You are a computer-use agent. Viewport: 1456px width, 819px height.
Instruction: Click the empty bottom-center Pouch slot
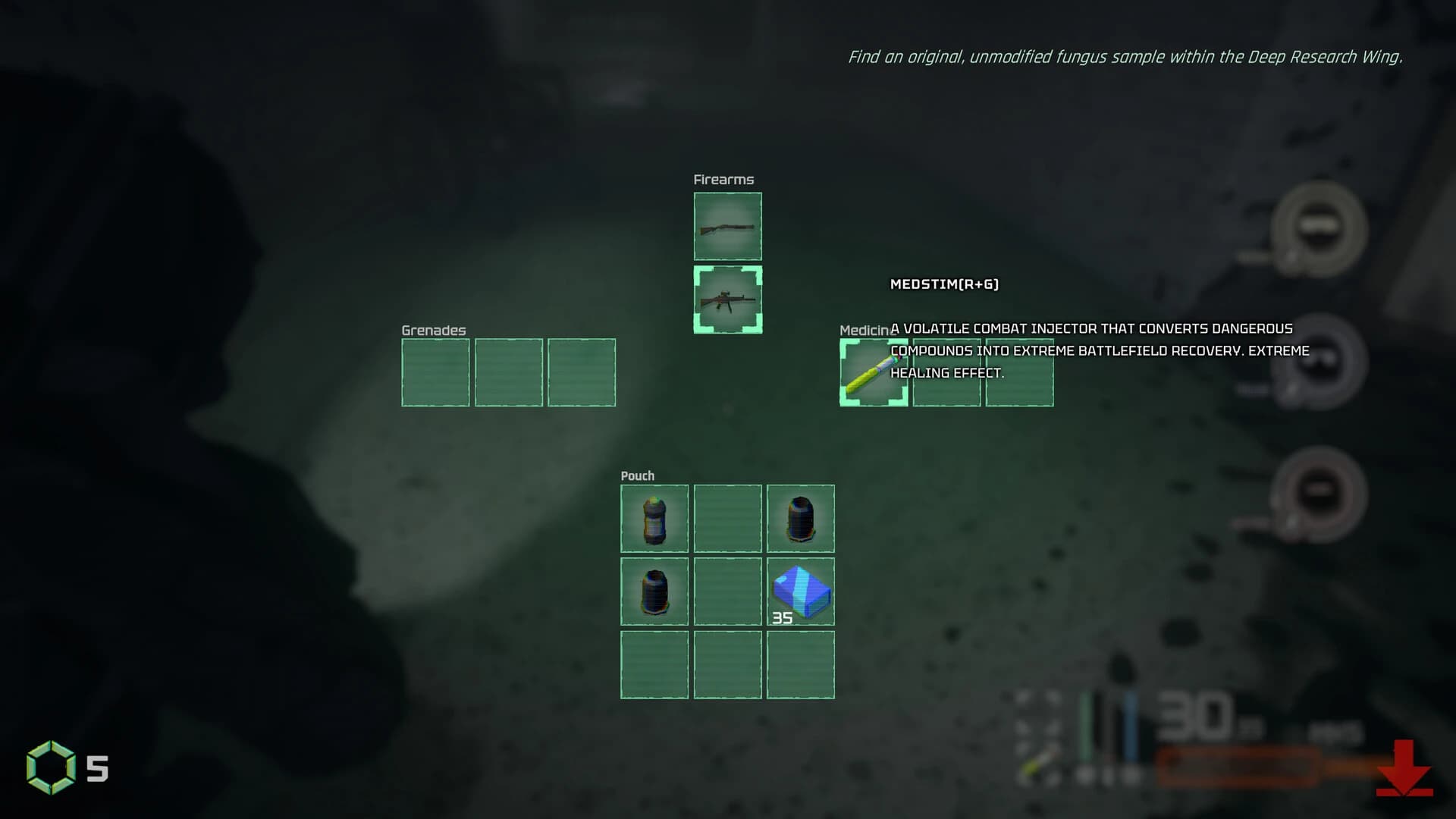(727, 664)
